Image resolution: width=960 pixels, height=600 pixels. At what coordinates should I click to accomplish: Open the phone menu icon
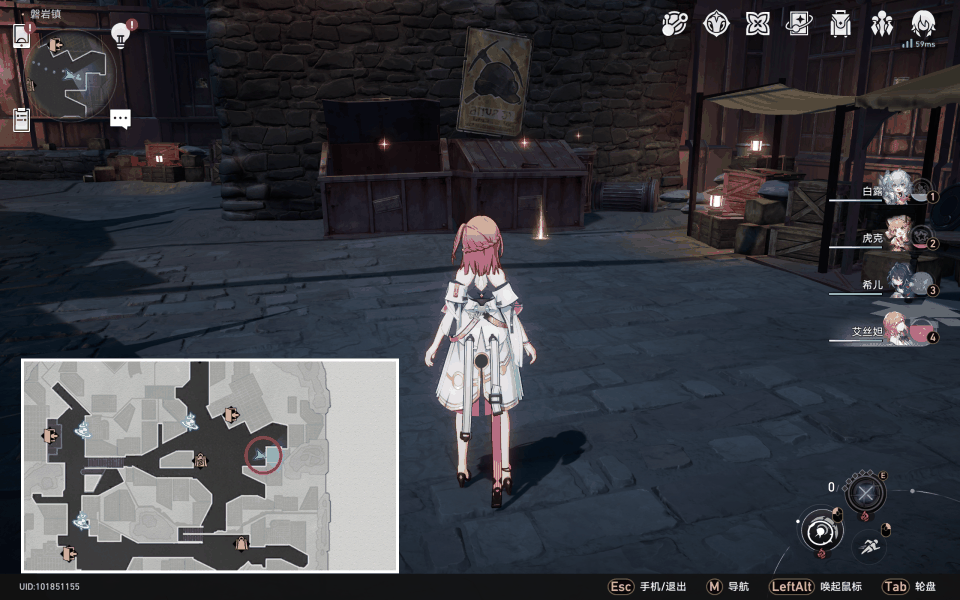tap(22, 36)
